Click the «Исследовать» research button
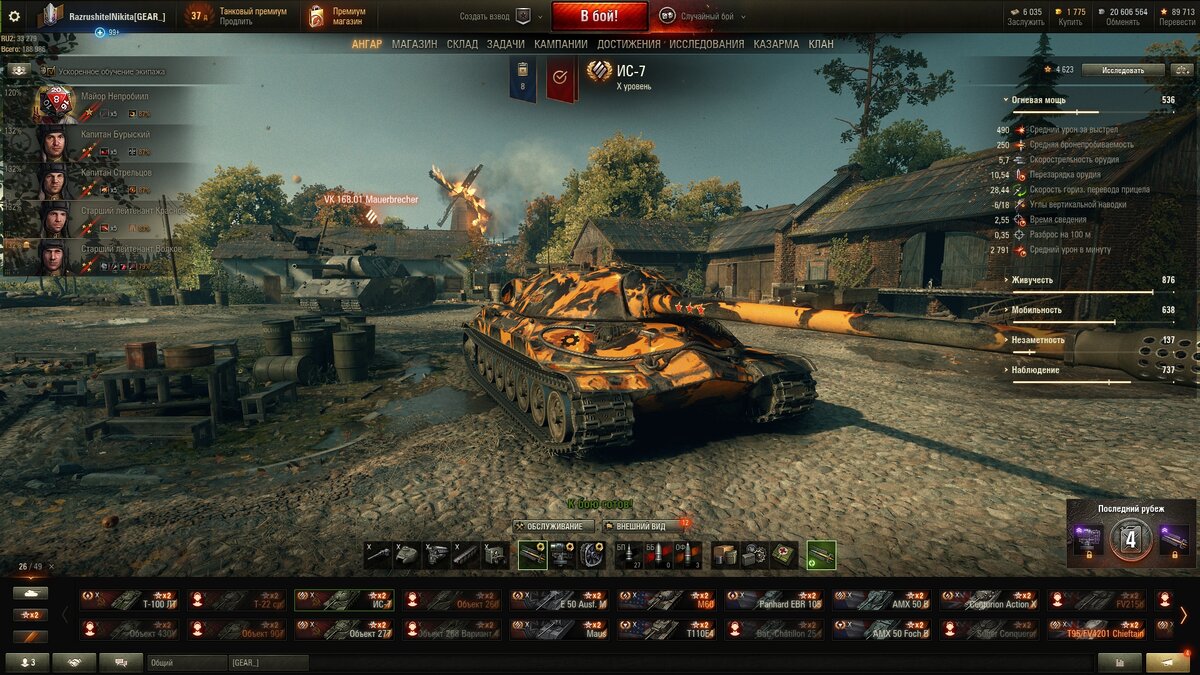 click(x=1133, y=70)
